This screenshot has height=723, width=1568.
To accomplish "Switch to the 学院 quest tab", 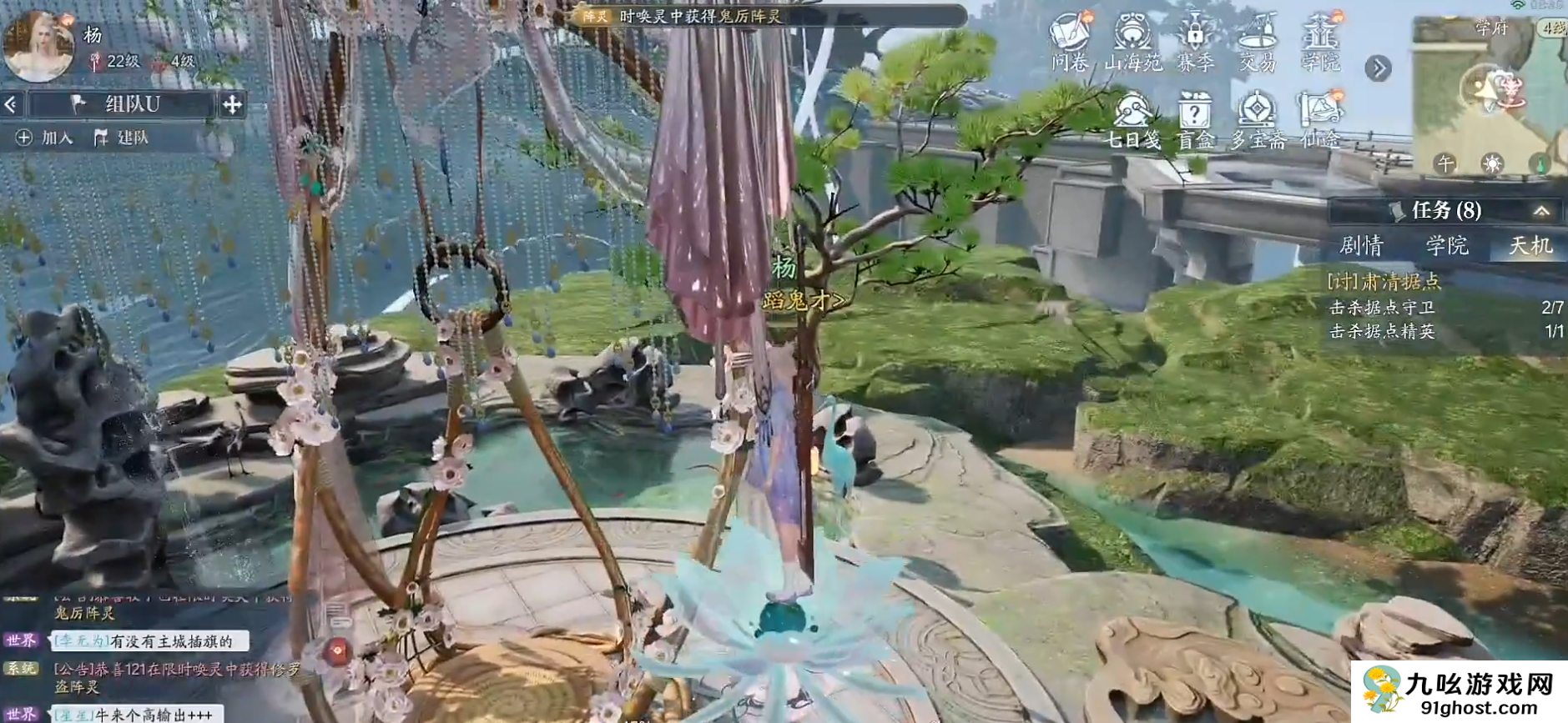I will [x=1447, y=246].
